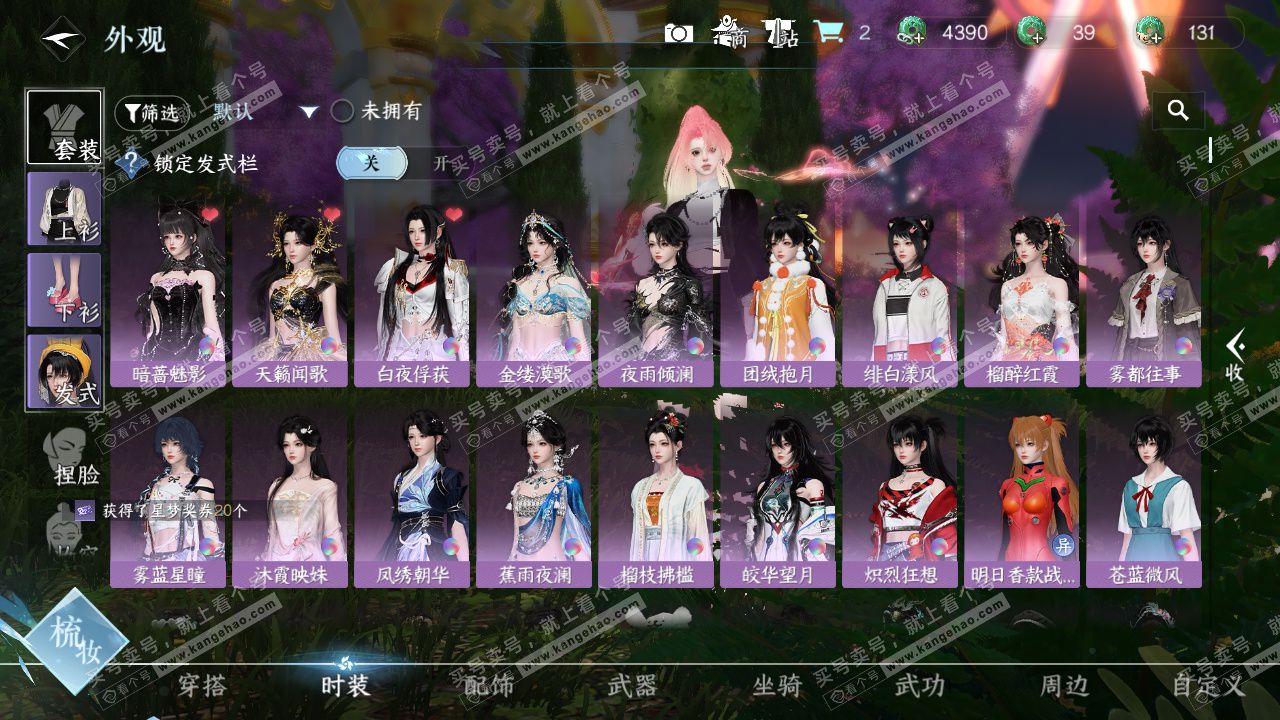The image size is (1280, 720).
Task: Choose the 苍蓝微风 outfit card
Action: [1144, 498]
